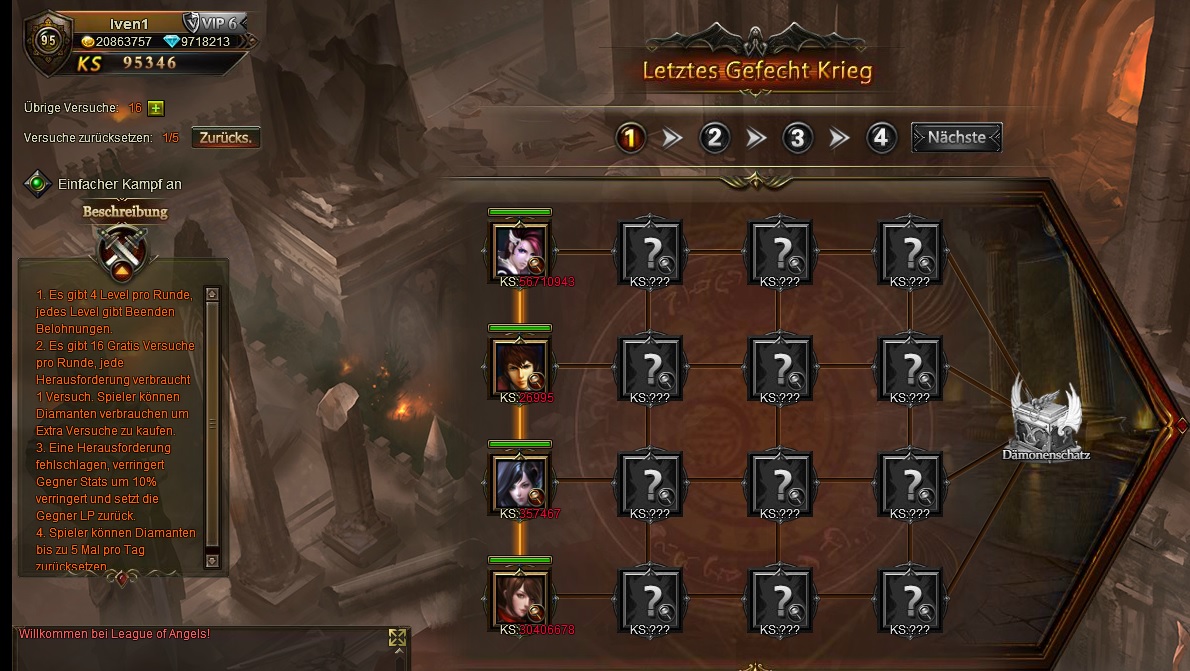
Task: Expand the chat box with the arrows icon
Action: click(397, 638)
